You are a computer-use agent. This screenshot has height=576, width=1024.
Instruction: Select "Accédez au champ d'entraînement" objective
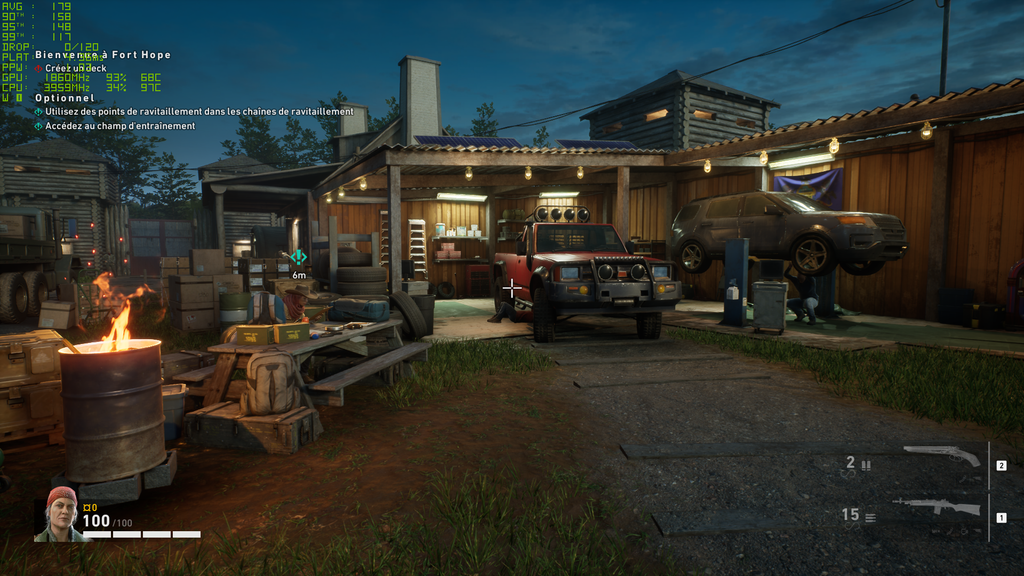click(120, 126)
